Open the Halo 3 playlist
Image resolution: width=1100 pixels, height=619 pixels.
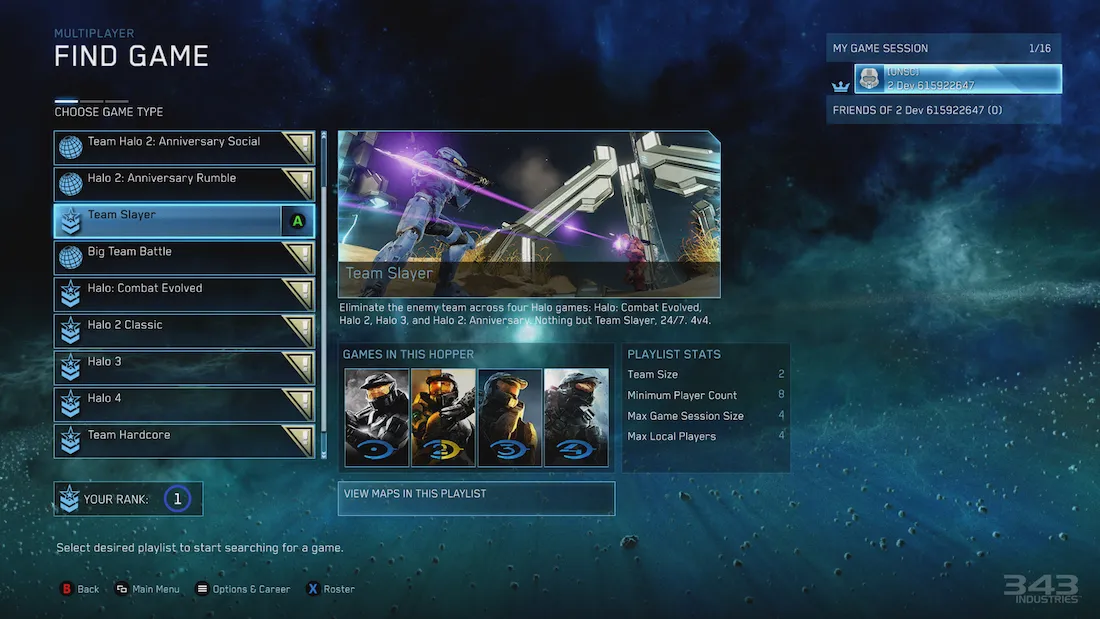coord(184,368)
